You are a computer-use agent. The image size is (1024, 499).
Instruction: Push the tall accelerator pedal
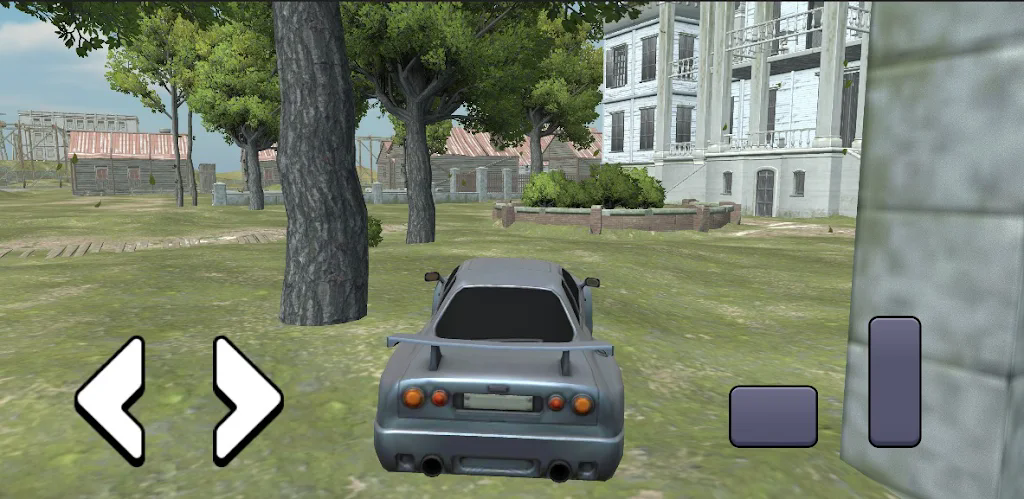(894, 381)
